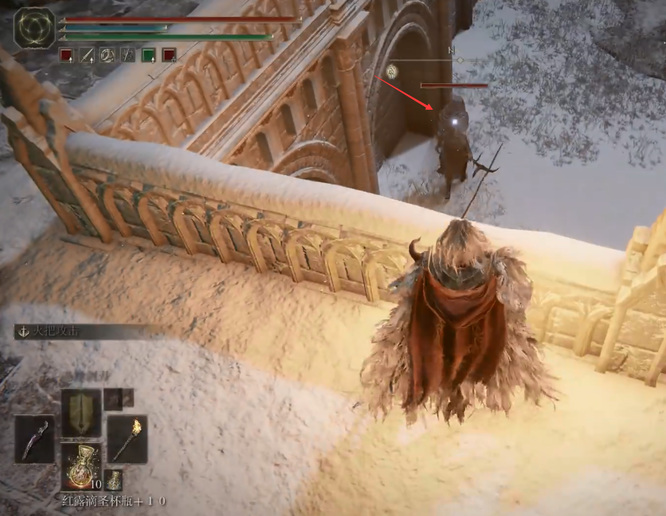
Task: Click the sword attack buff status icon
Action: pos(87,55)
